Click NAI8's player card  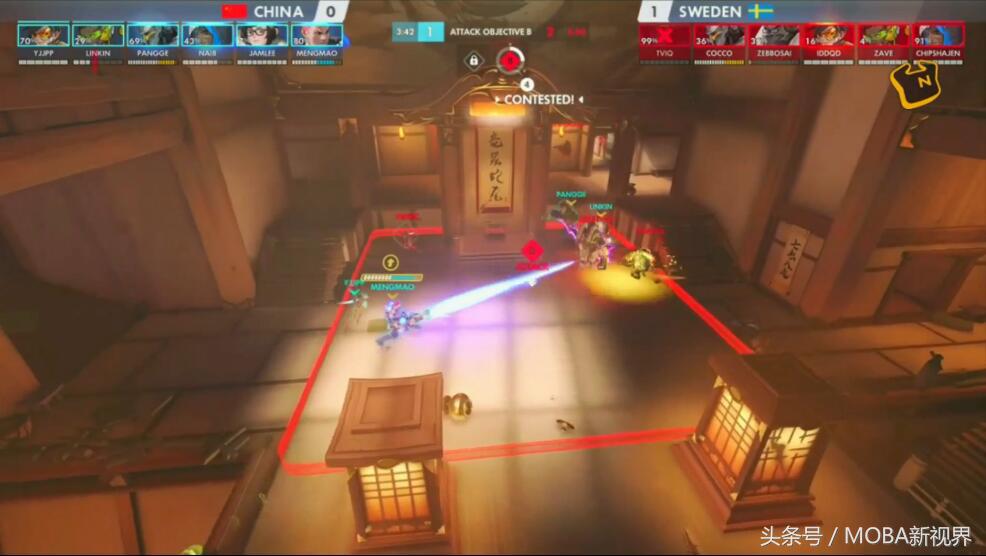[x=207, y=36]
